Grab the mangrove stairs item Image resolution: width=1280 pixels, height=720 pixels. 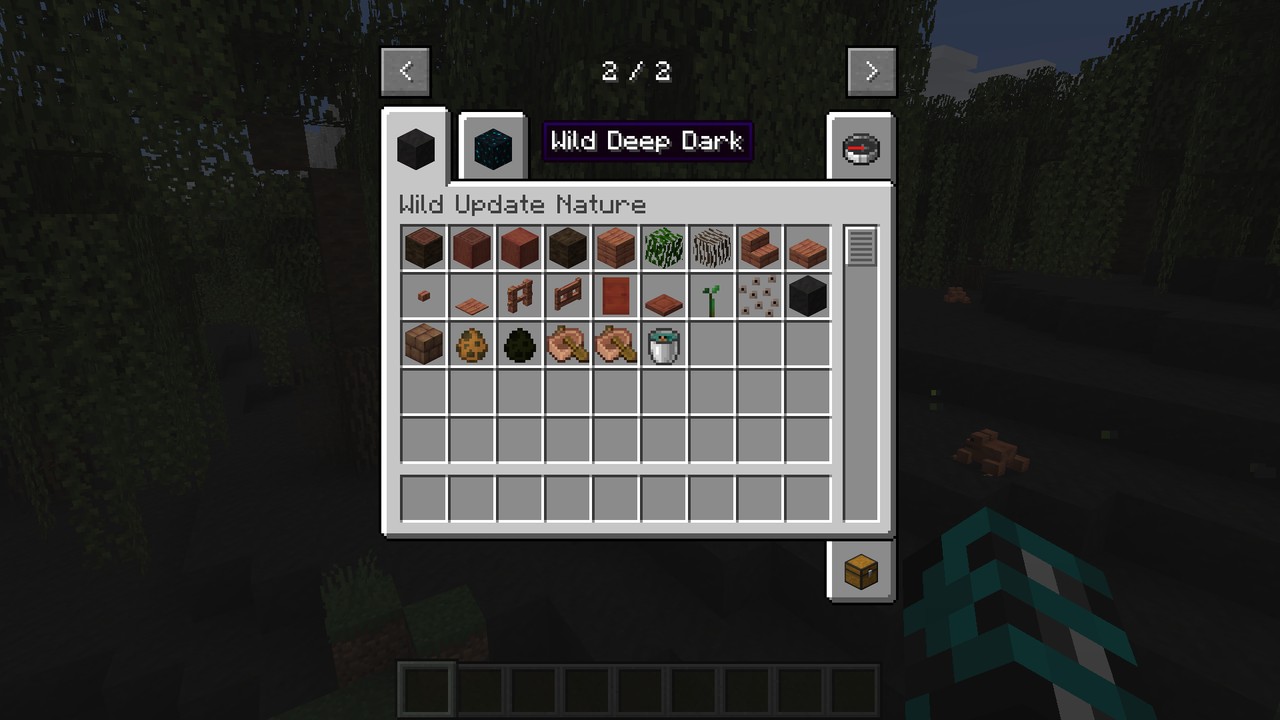click(x=760, y=248)
